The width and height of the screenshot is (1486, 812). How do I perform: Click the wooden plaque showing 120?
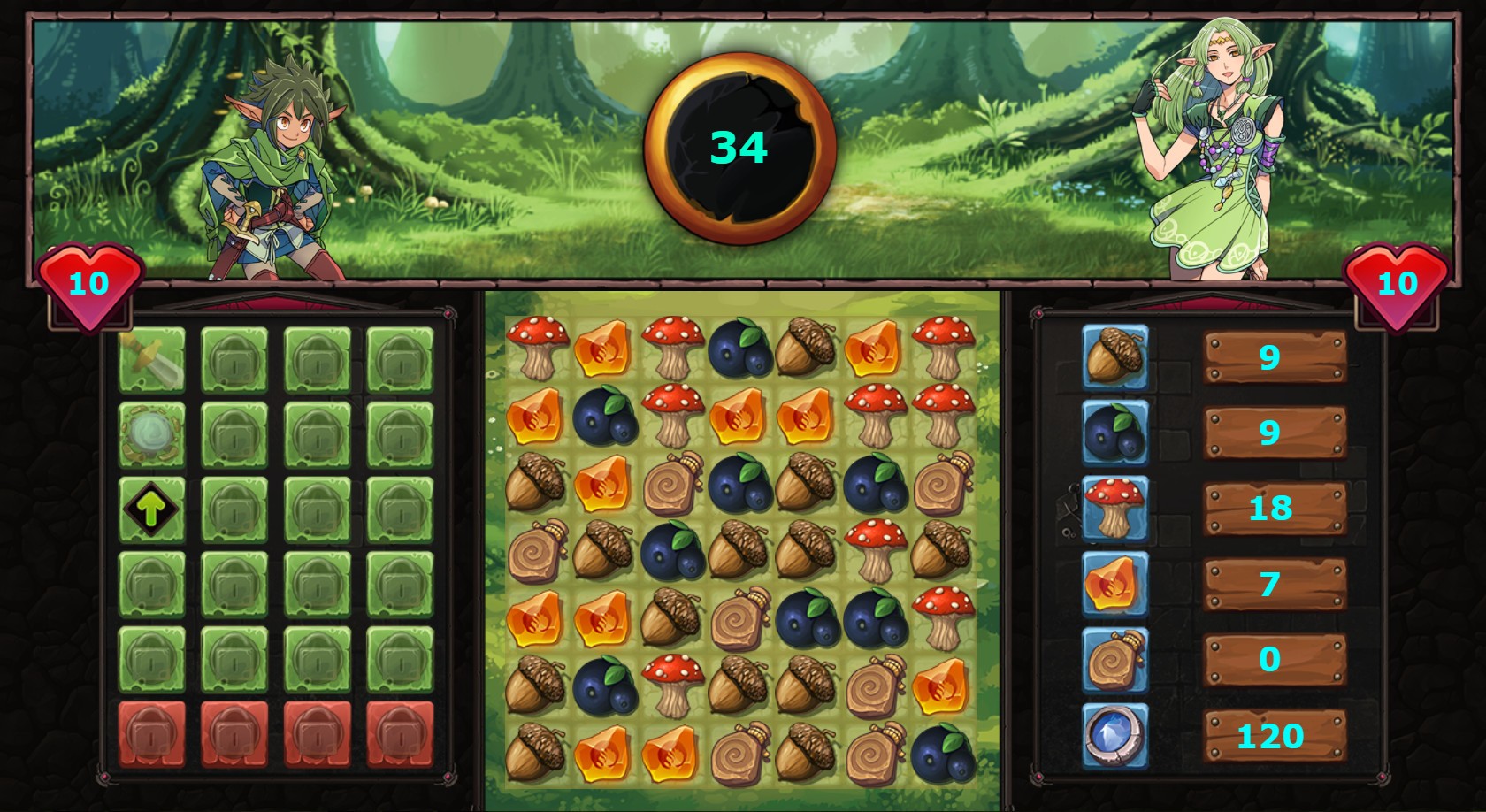click(x=1272, y=736)
